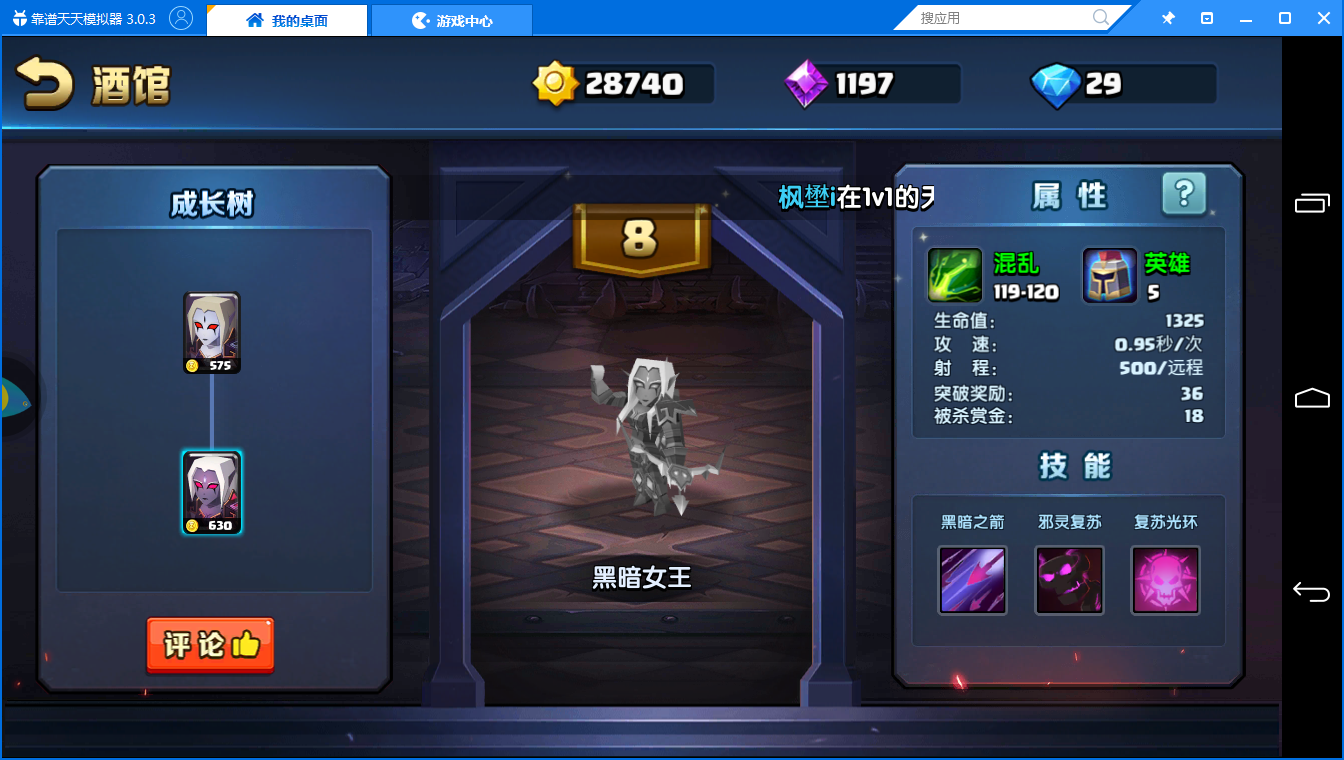
Task: Close the emulator window
Action: [x=1322, y=18]
